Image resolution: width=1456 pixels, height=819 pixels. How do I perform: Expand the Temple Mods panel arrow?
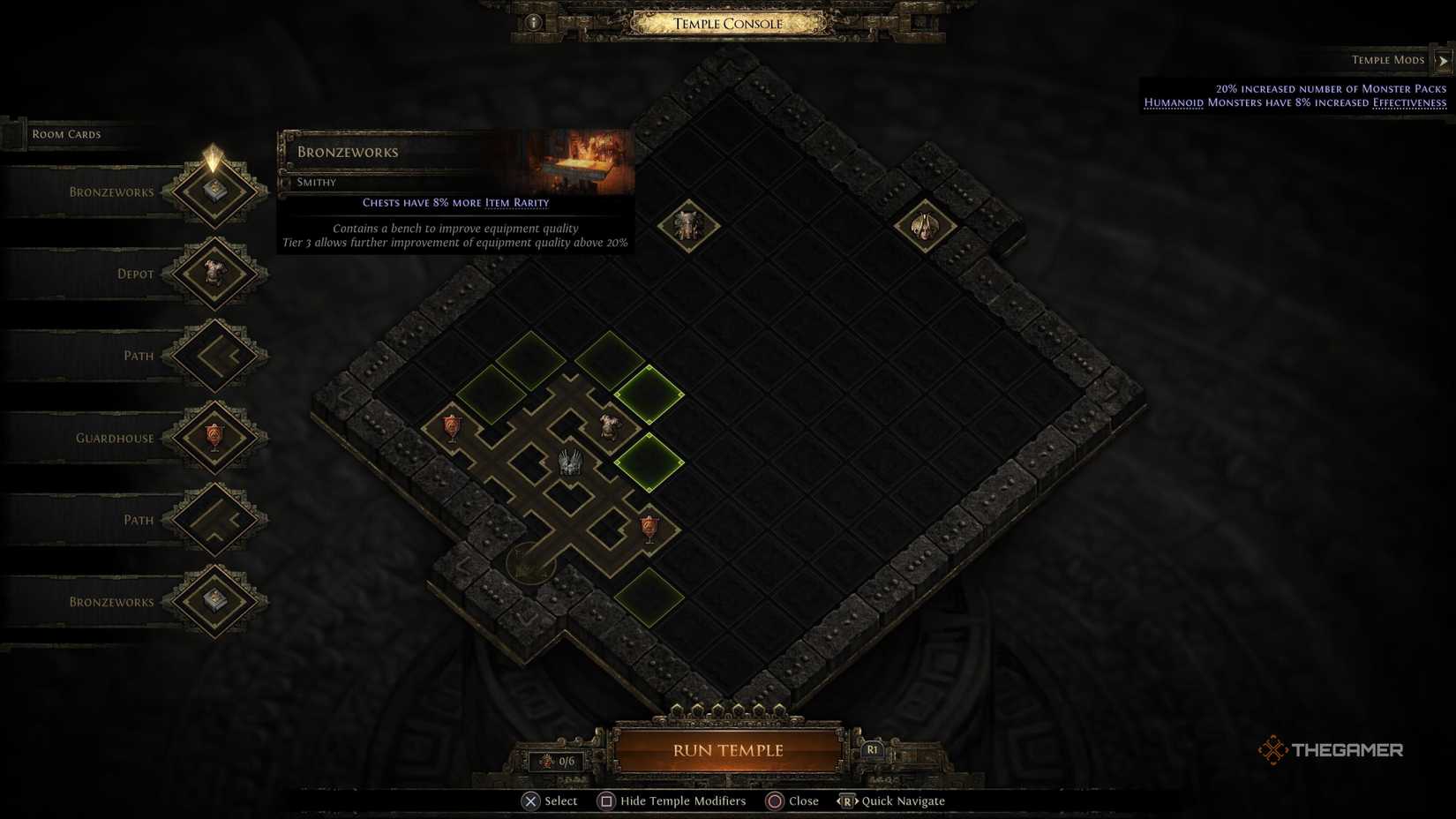tap(1445, 59)
